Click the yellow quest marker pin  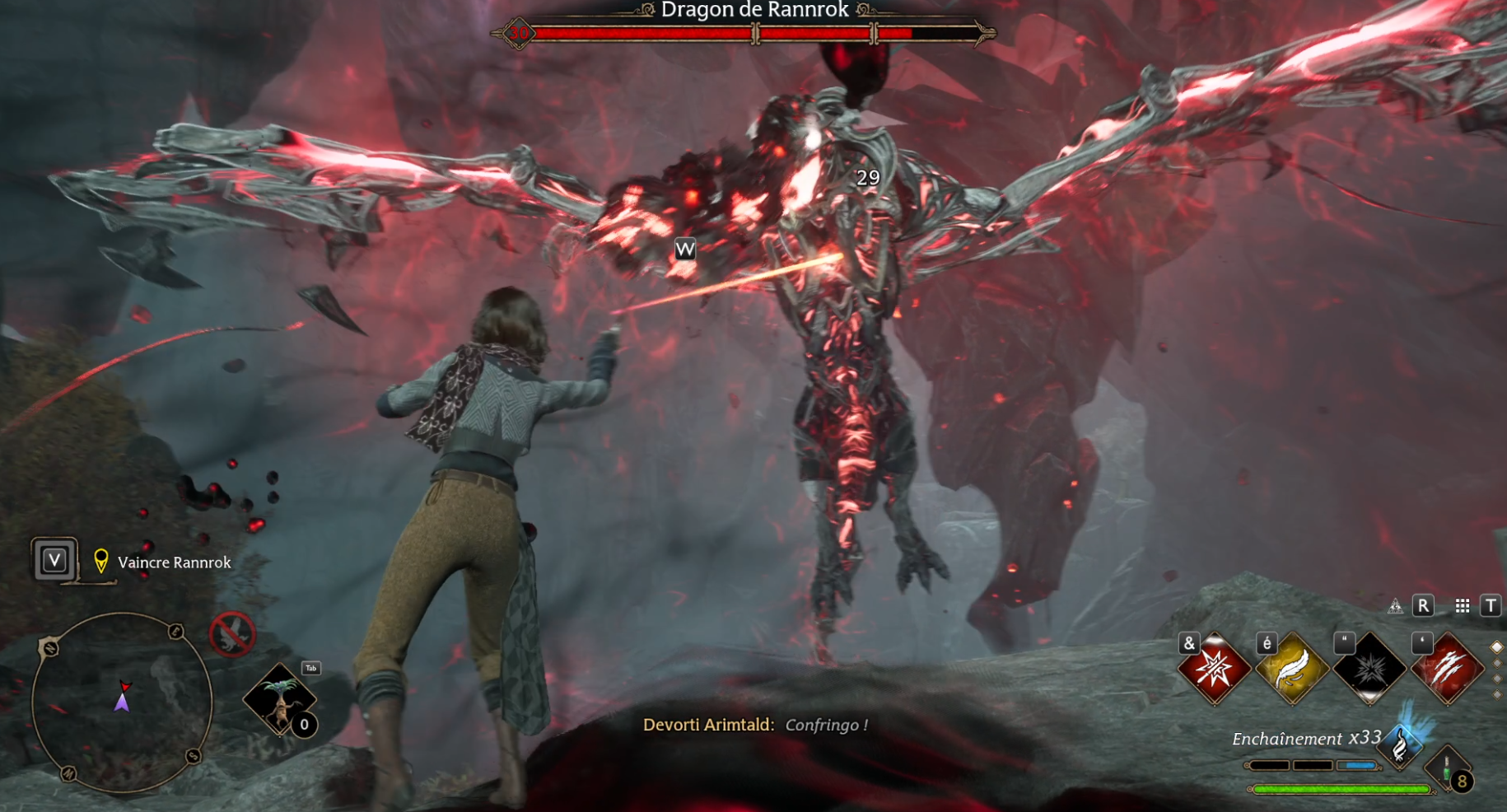tap(101, 561)
